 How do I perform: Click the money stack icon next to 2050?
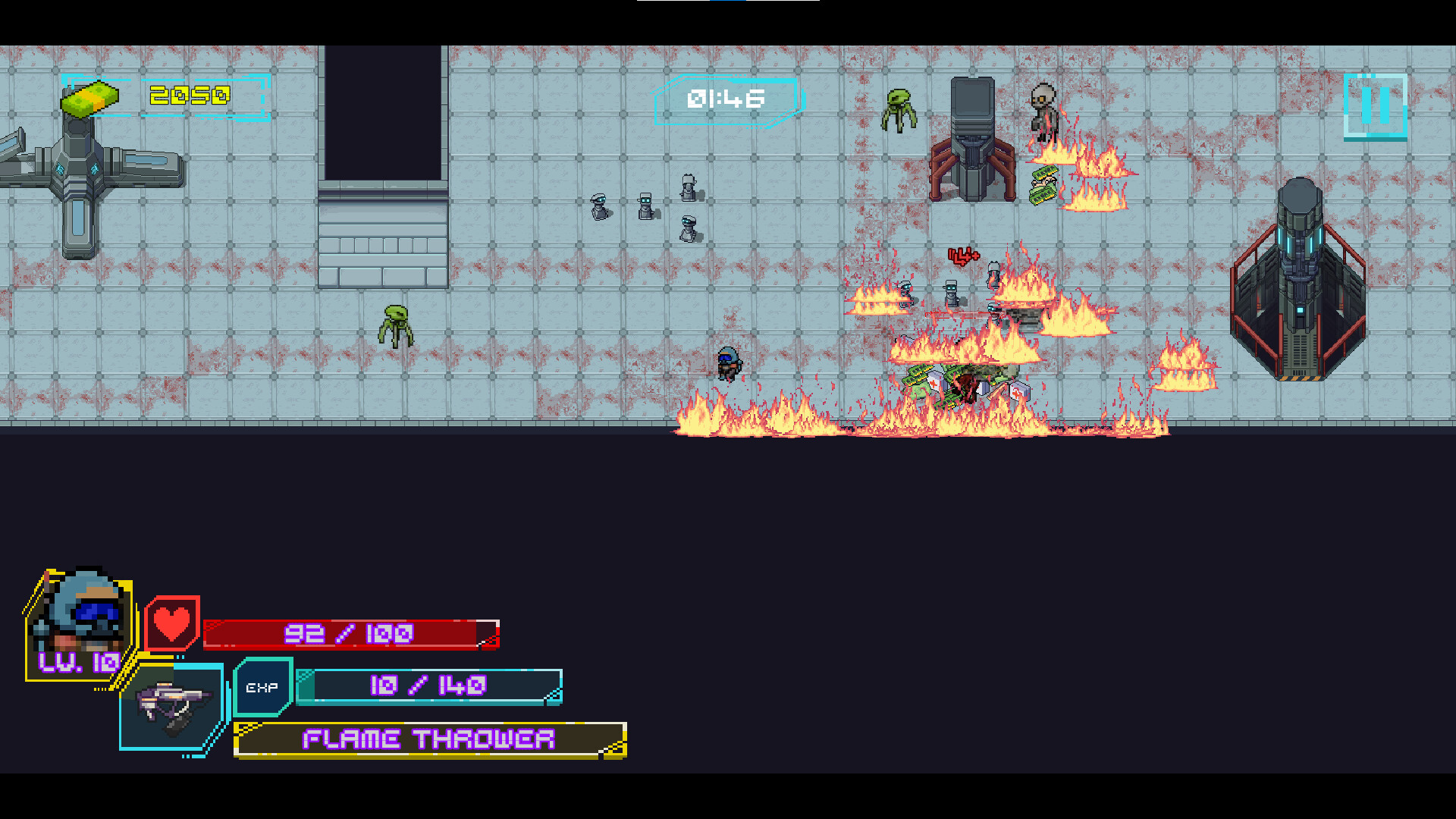click(x=91, y=97)
